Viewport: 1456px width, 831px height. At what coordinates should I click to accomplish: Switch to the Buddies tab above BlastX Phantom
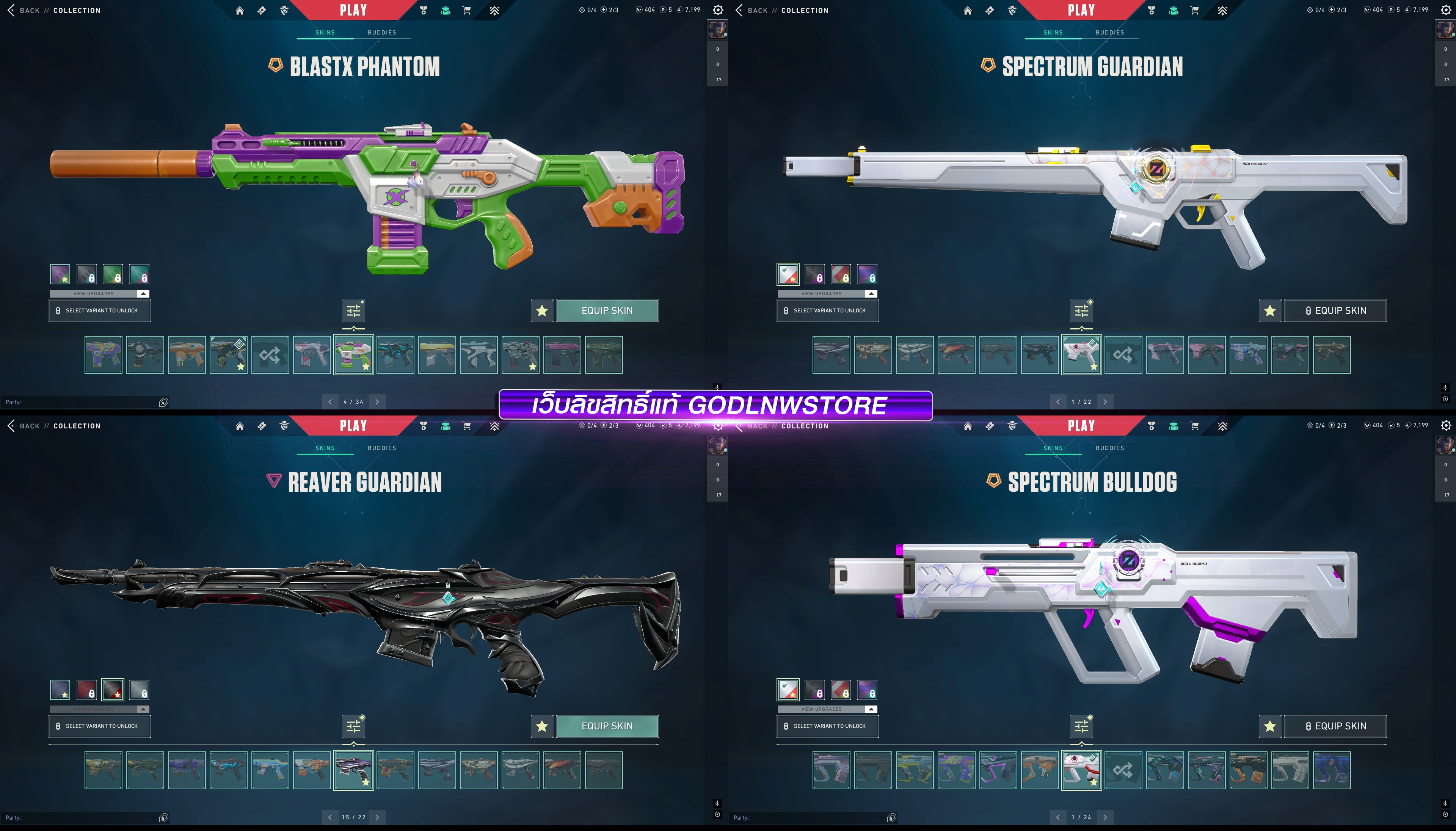382,33
